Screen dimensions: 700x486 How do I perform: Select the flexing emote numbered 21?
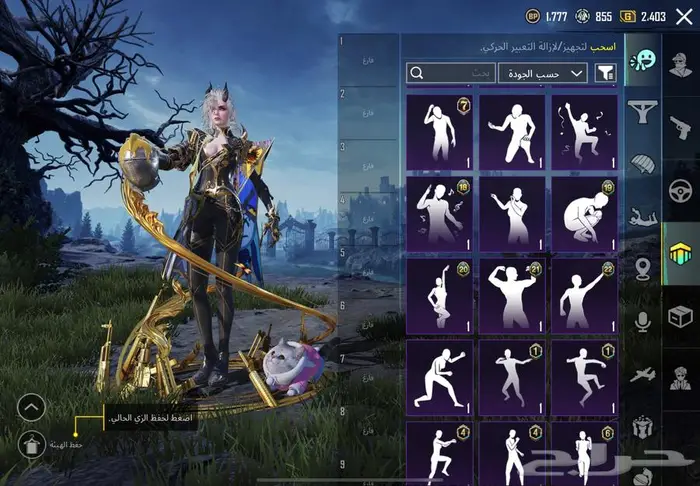[x=512, y=294]
